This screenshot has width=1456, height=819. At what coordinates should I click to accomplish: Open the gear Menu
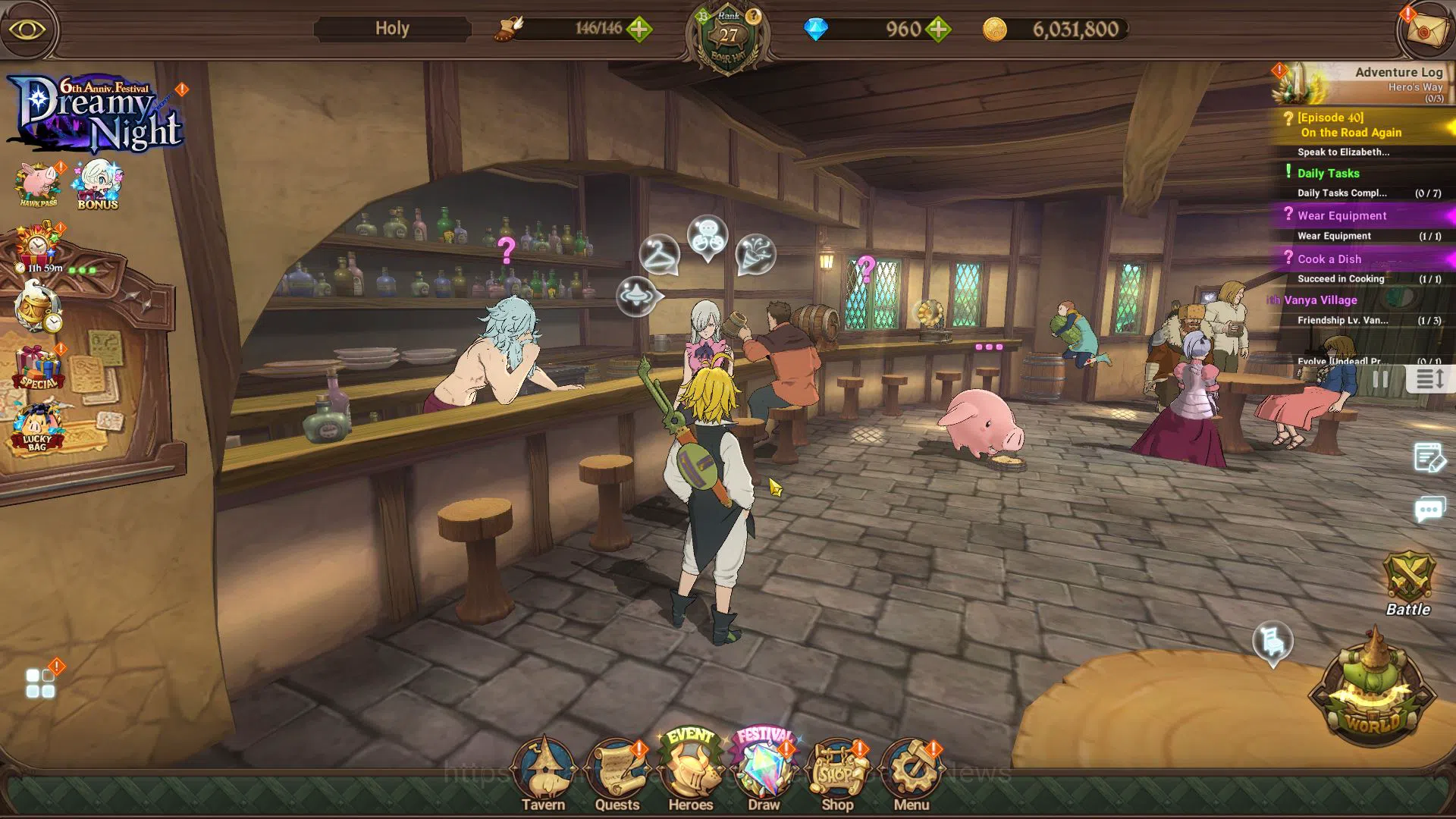pyautogui.click(x=911, y=773)
